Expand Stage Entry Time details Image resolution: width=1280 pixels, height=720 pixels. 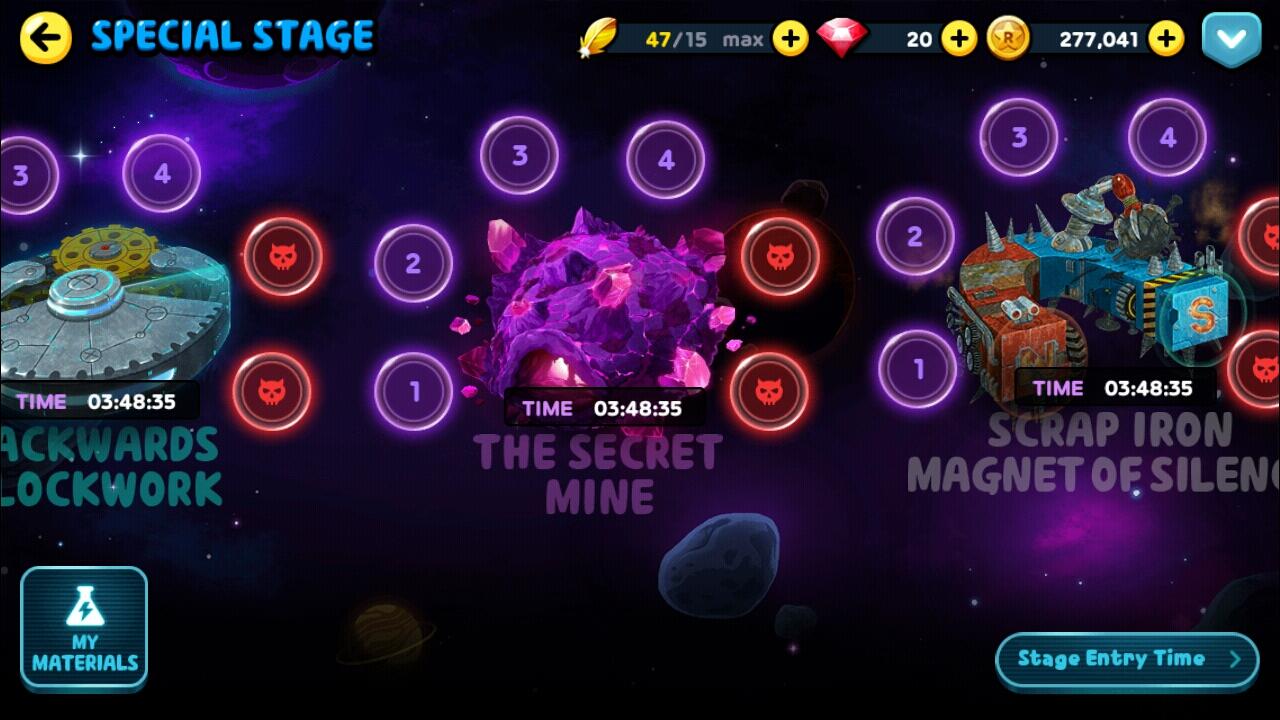tap(1126, 658)
